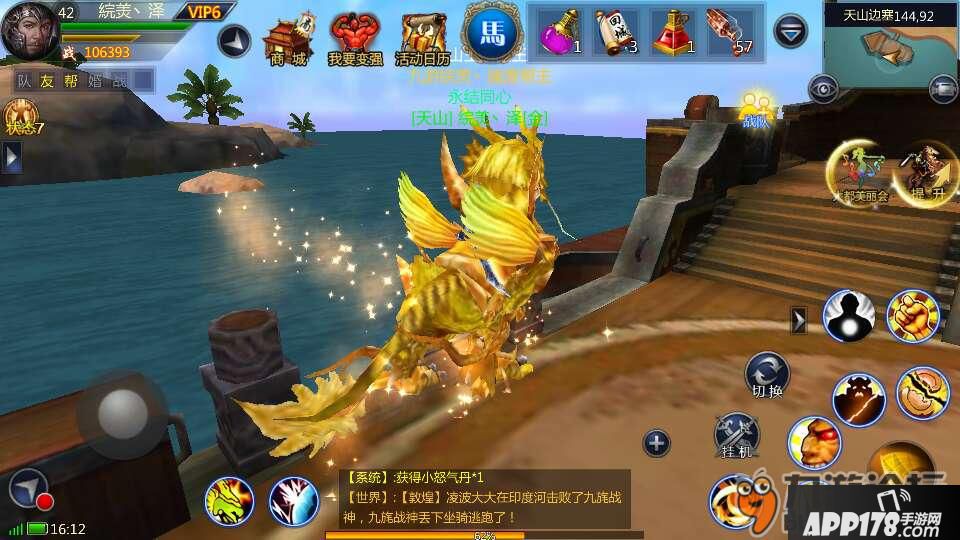Activate the red-eyed golden face skill
Image resolution: width=960 pixels, height=540 pixels.
tap(814, 440)
